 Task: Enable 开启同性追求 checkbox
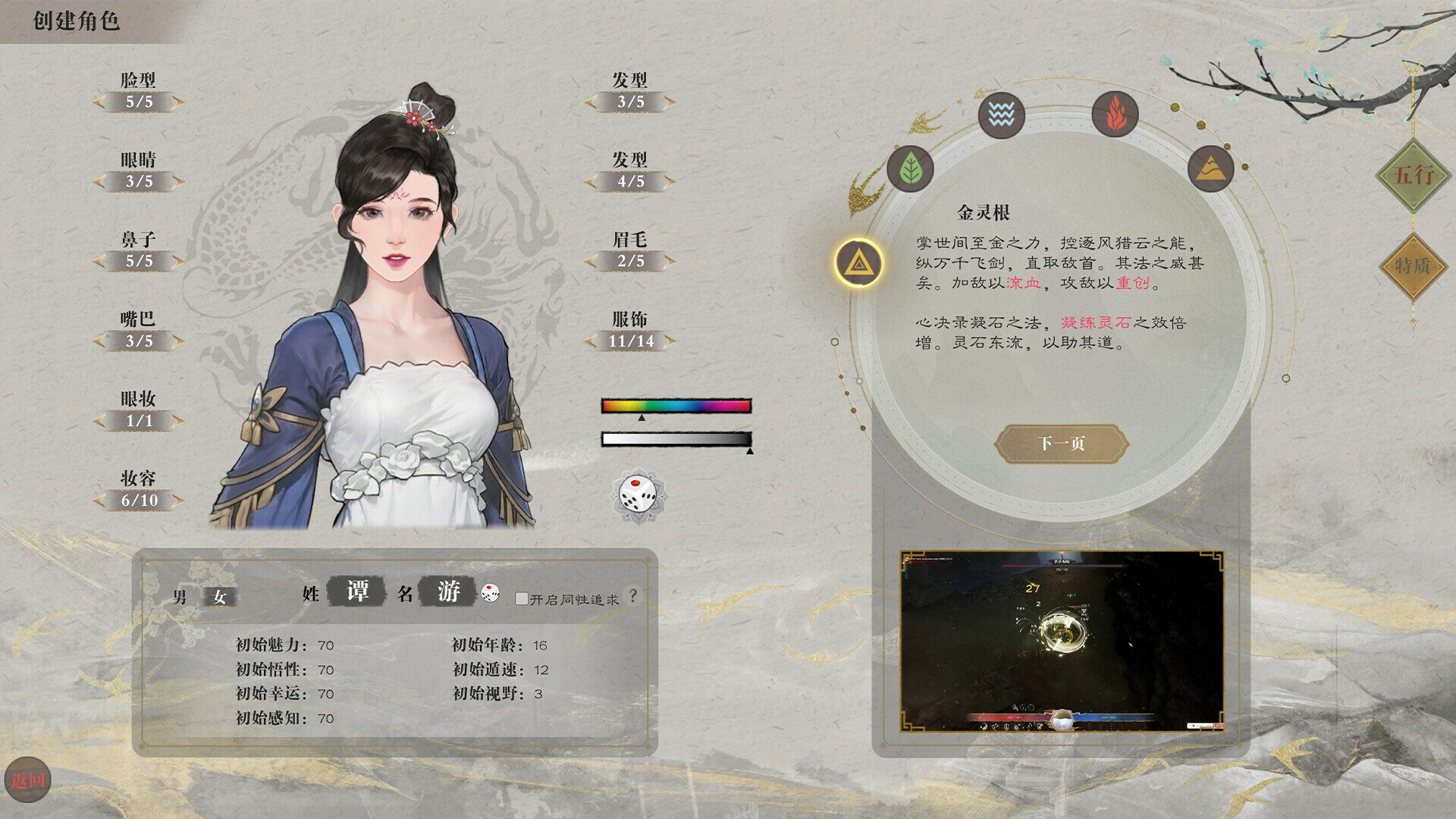(520, 598)
